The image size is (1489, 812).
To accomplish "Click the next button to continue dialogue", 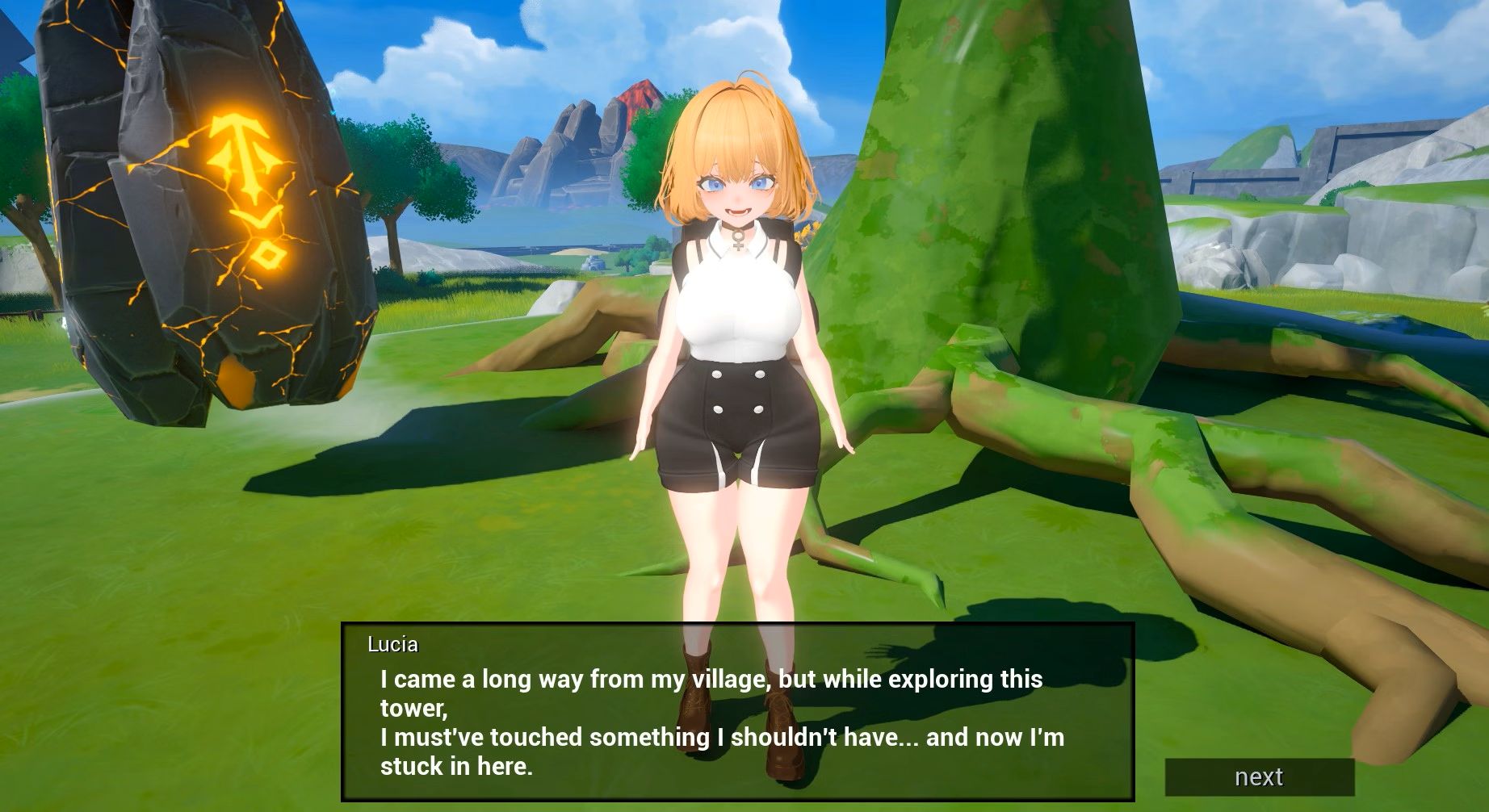I will 1259,776.
